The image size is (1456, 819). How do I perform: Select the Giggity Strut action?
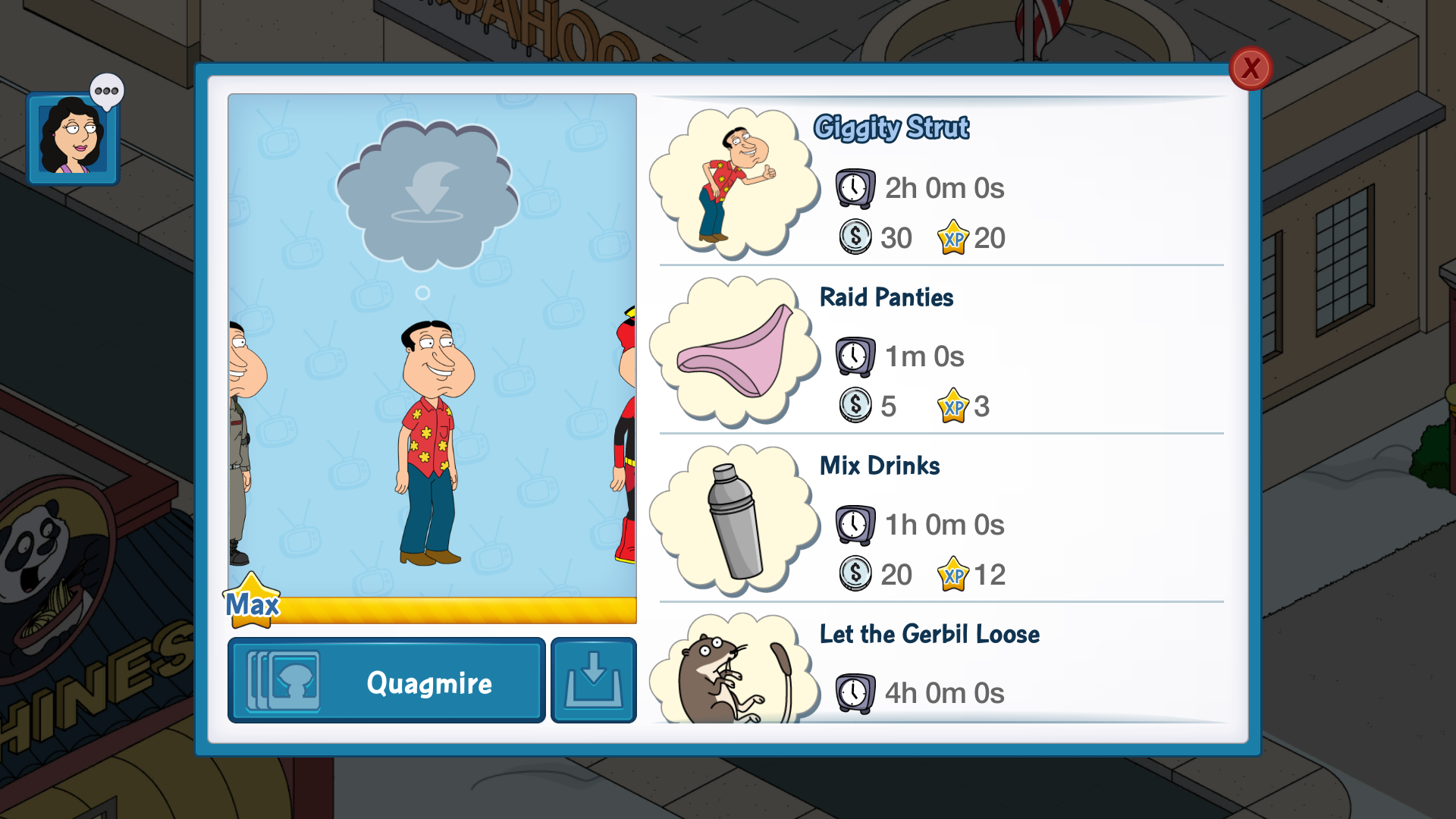[x=940, y=184]
